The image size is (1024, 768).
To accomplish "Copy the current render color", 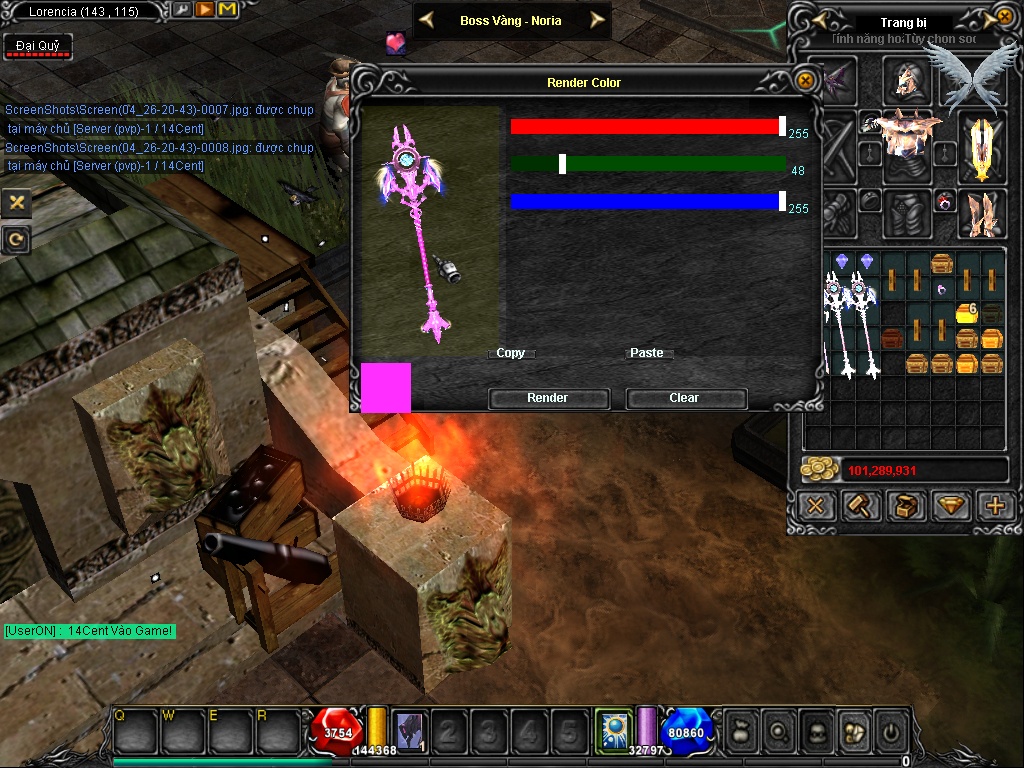I will [x=511, y=353].
